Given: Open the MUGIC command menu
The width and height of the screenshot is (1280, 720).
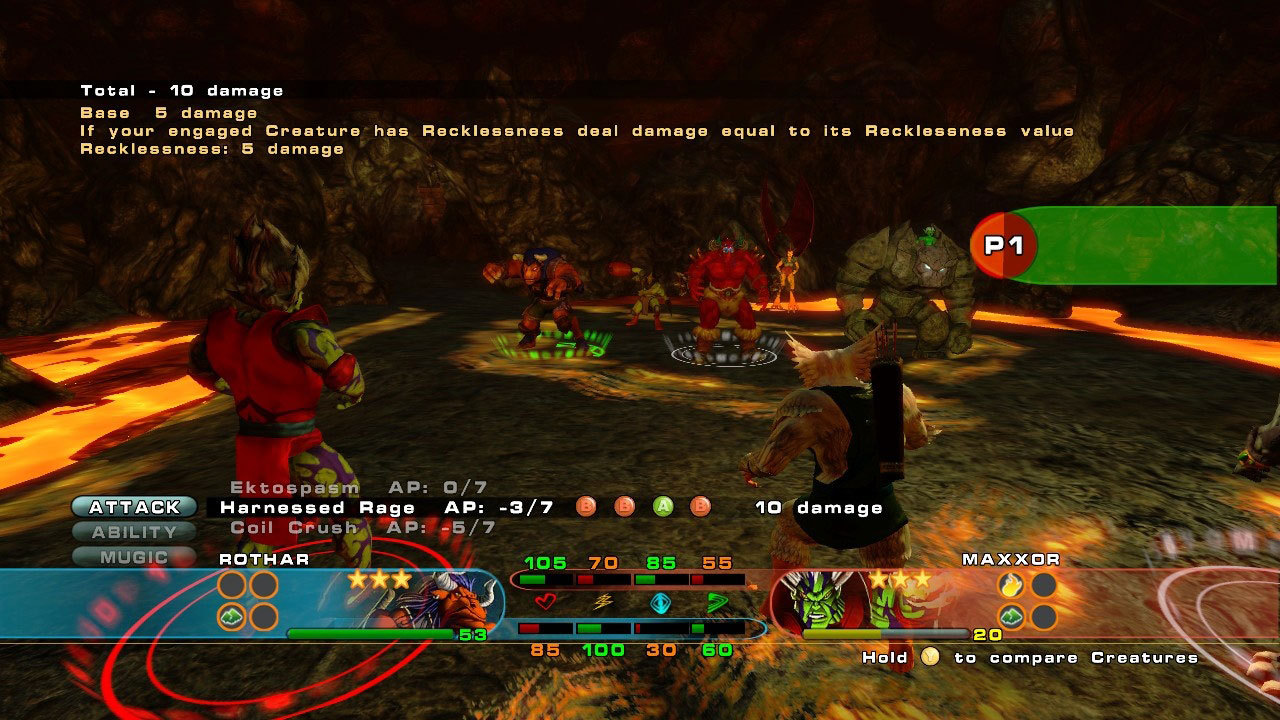Looking at the screenshot, I should click(x=134, y=557).
